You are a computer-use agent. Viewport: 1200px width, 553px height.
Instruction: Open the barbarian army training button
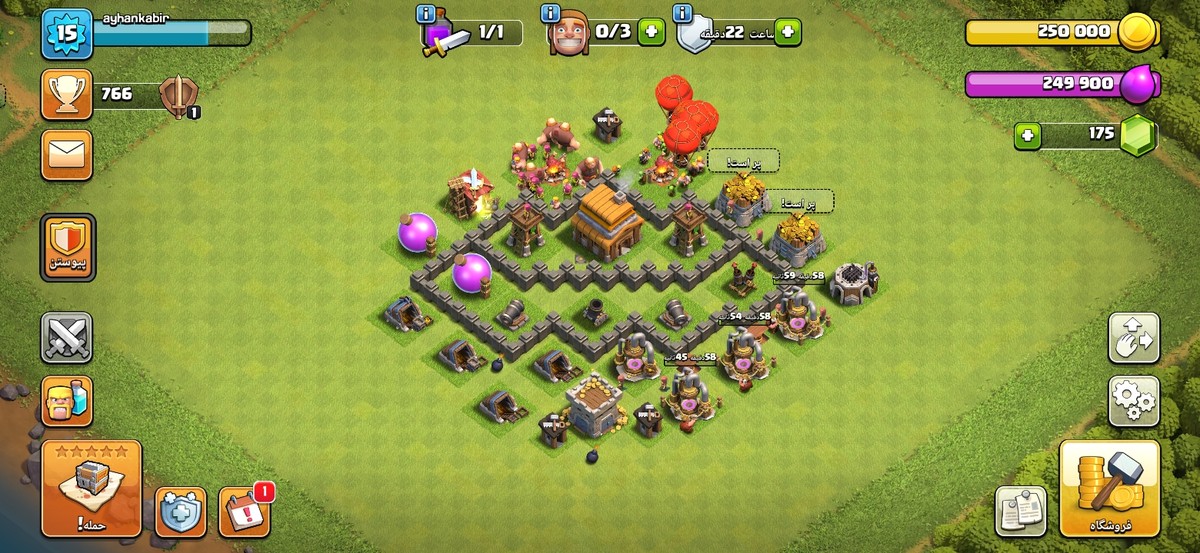point(67,400)
